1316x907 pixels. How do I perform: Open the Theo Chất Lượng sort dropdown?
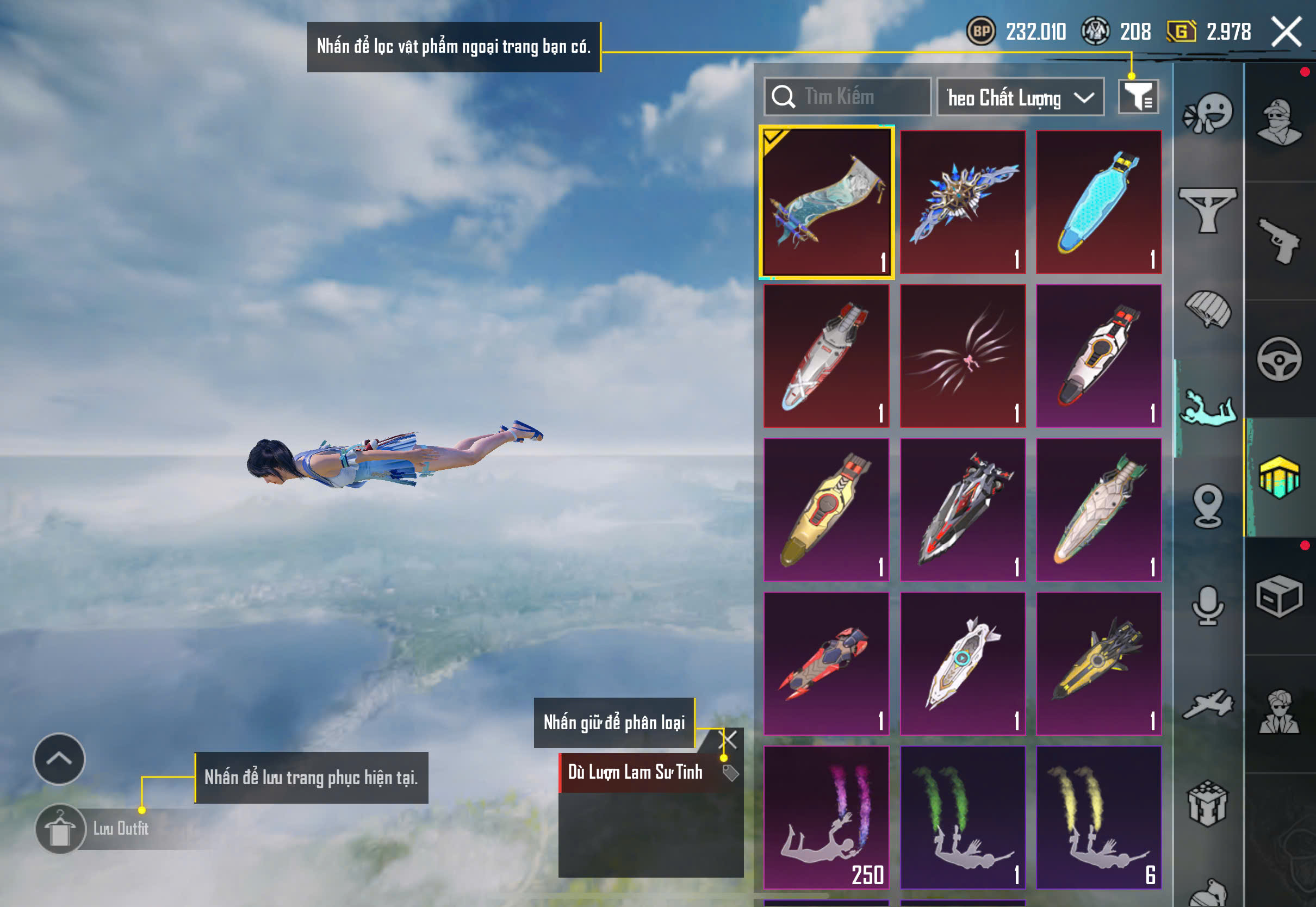point(1020,97)
